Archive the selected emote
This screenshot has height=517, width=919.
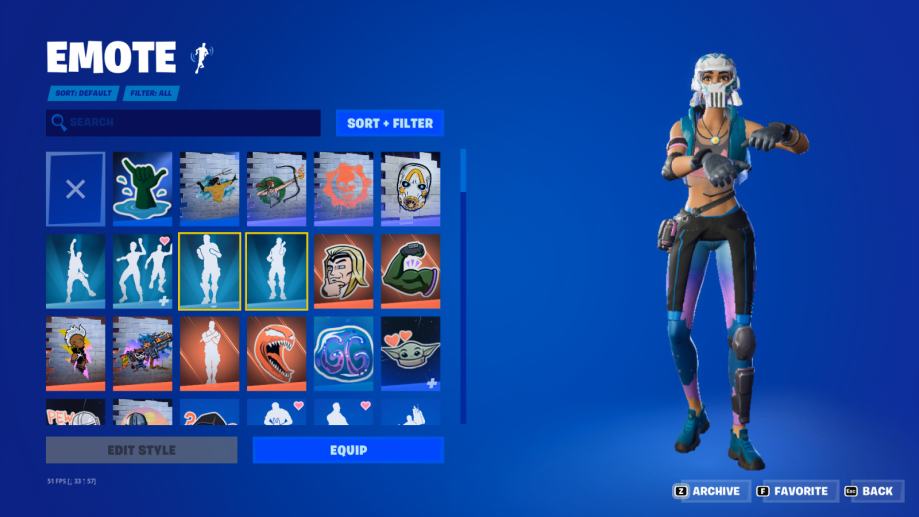[707, 491]
